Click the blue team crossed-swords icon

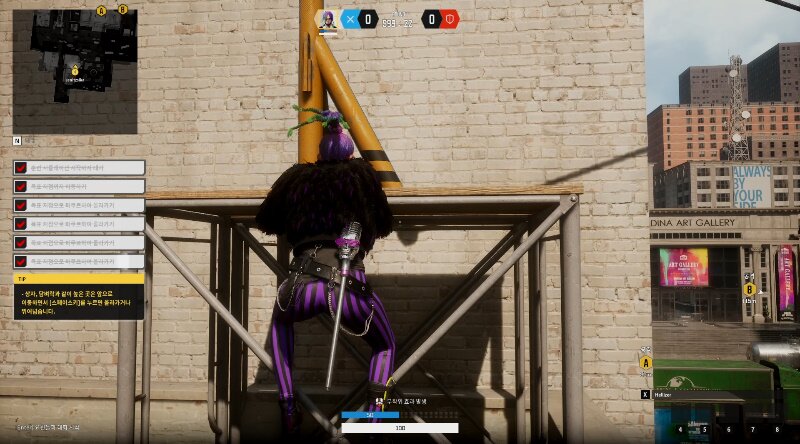coord(350,18)
